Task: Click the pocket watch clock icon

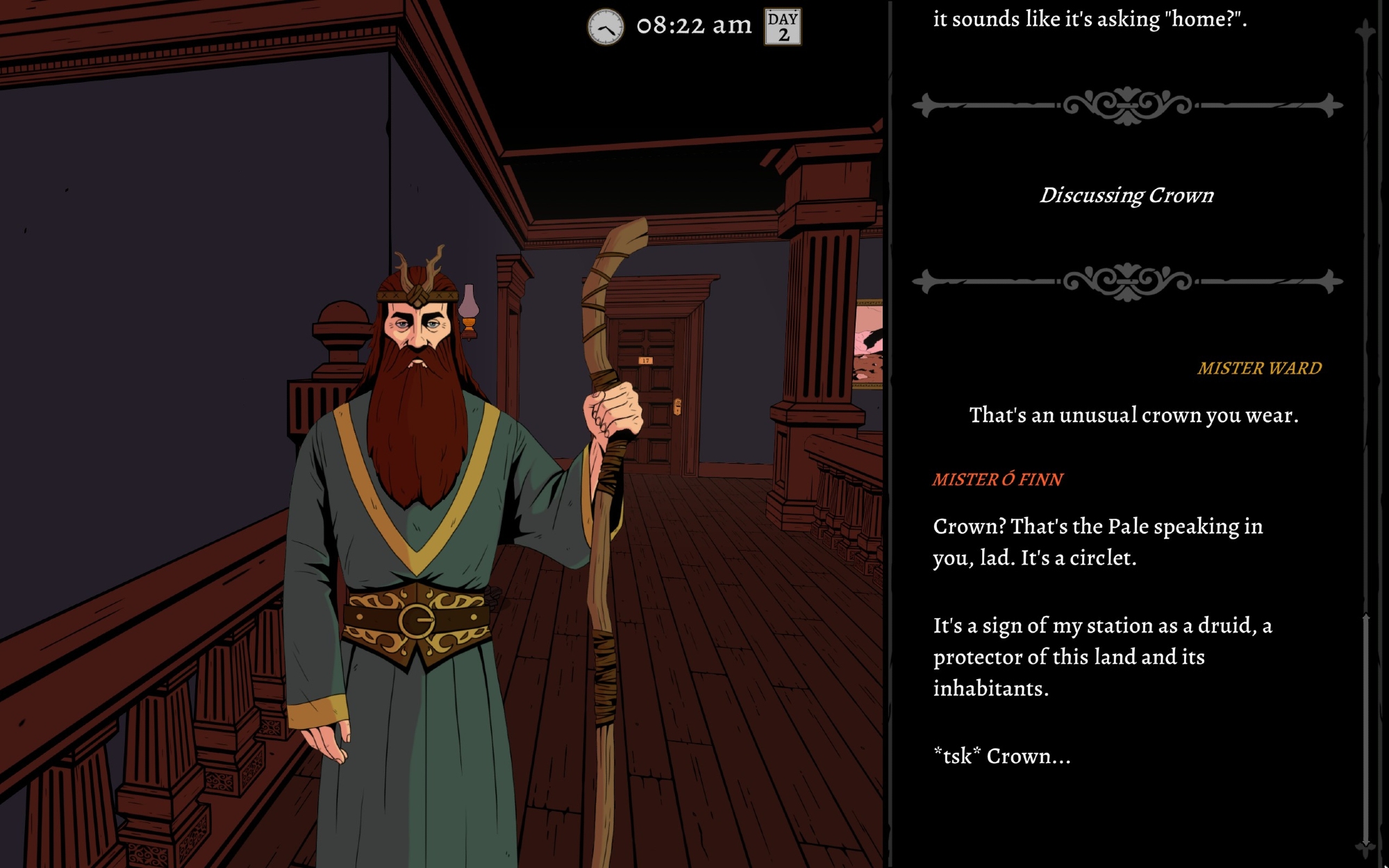Action: tap(606, 28)
